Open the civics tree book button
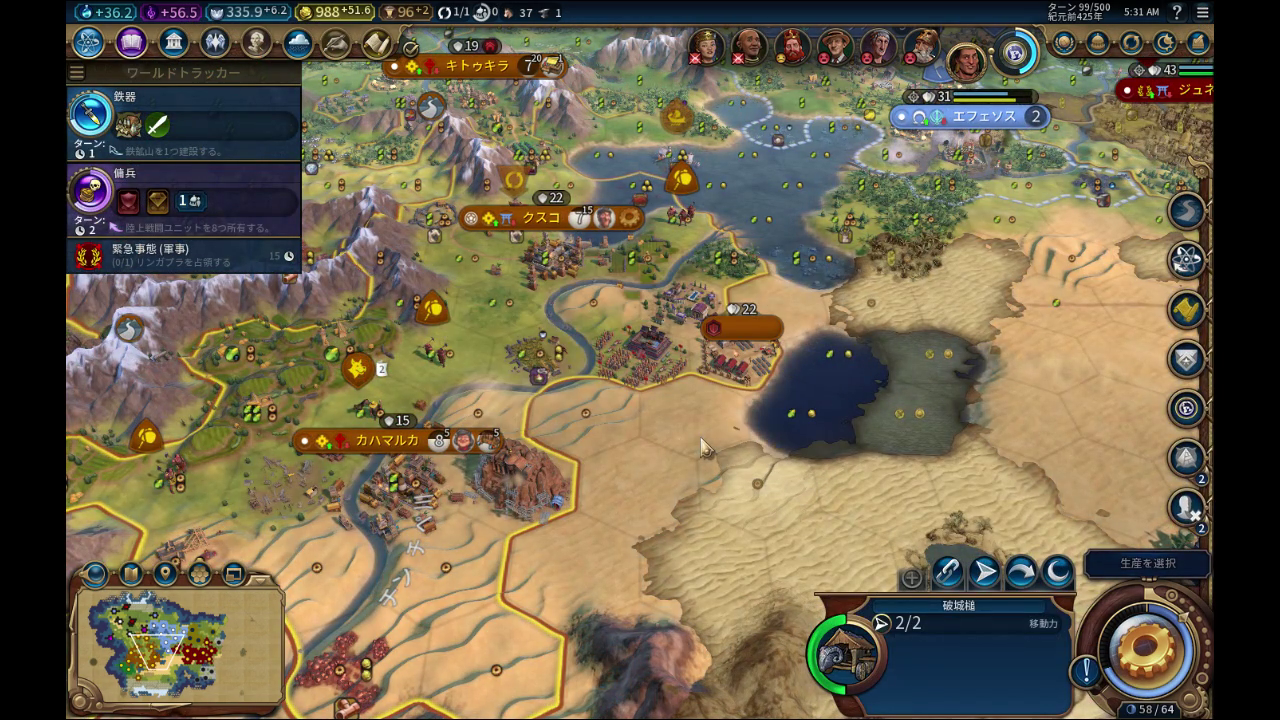1280x720 pixels. (131, 43)
